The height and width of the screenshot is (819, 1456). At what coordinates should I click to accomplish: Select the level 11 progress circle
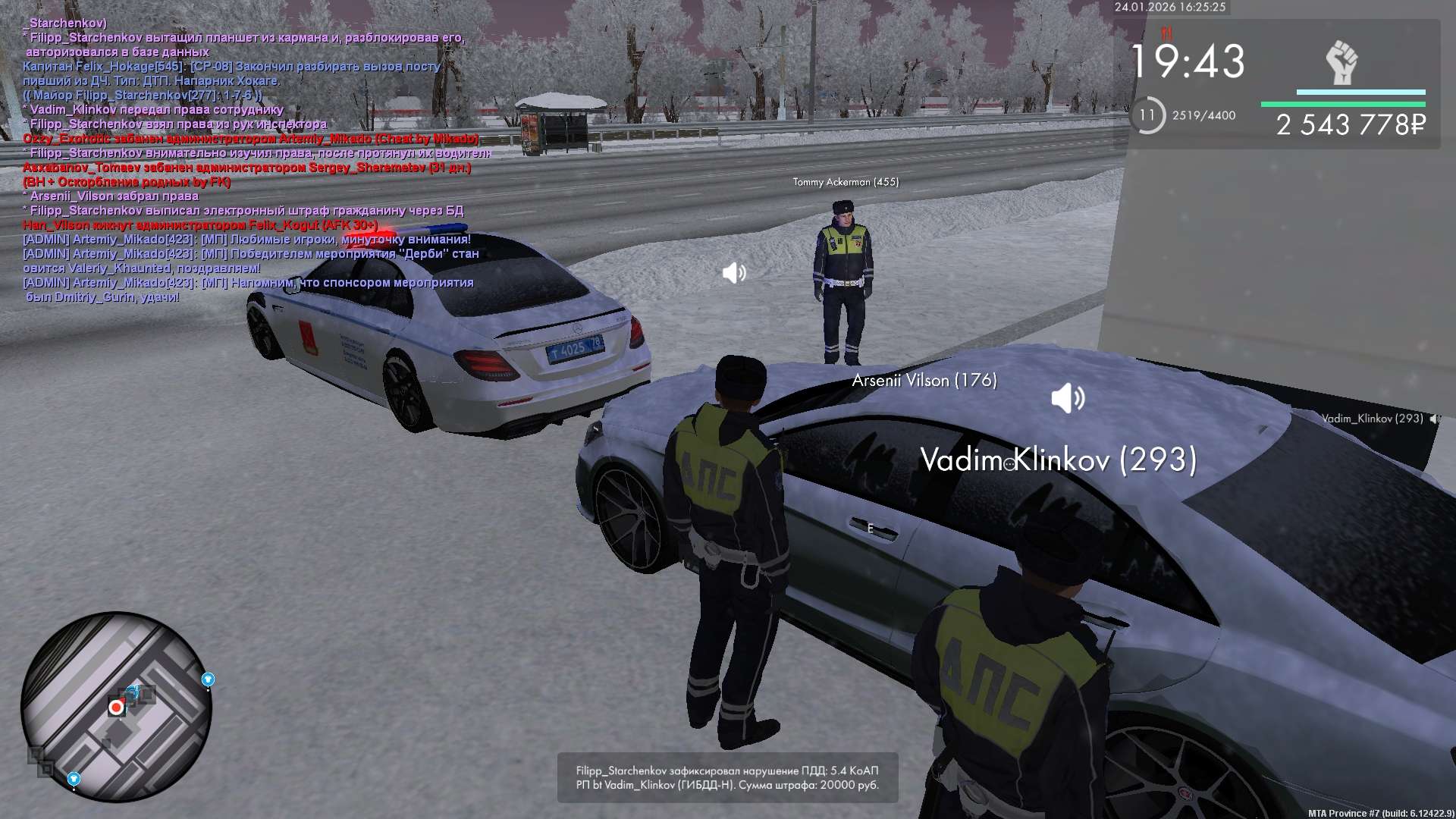(1147, 115)
